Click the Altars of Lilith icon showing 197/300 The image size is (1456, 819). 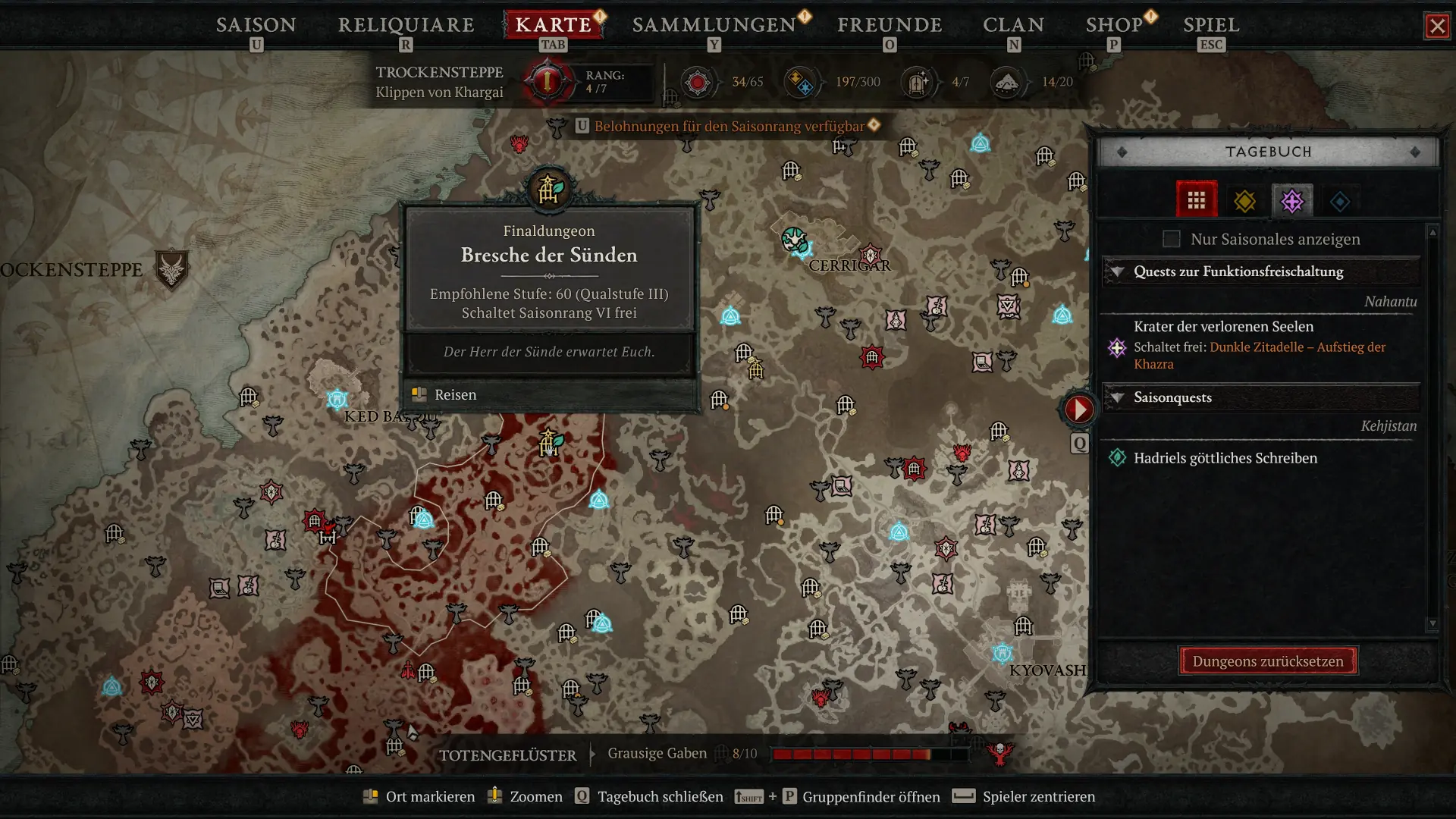point(800,81)
